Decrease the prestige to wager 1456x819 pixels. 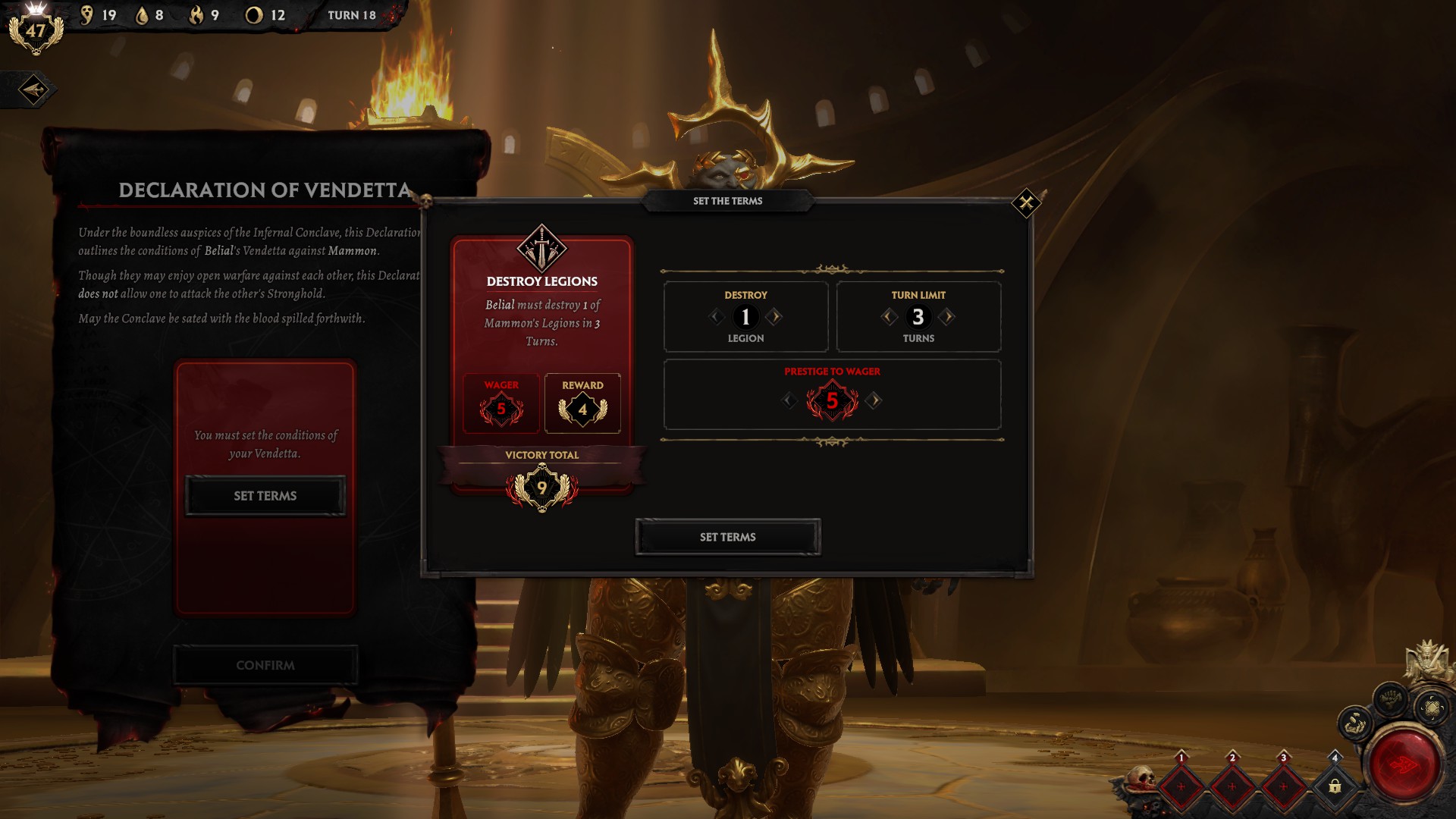click(x=789, y=400)
